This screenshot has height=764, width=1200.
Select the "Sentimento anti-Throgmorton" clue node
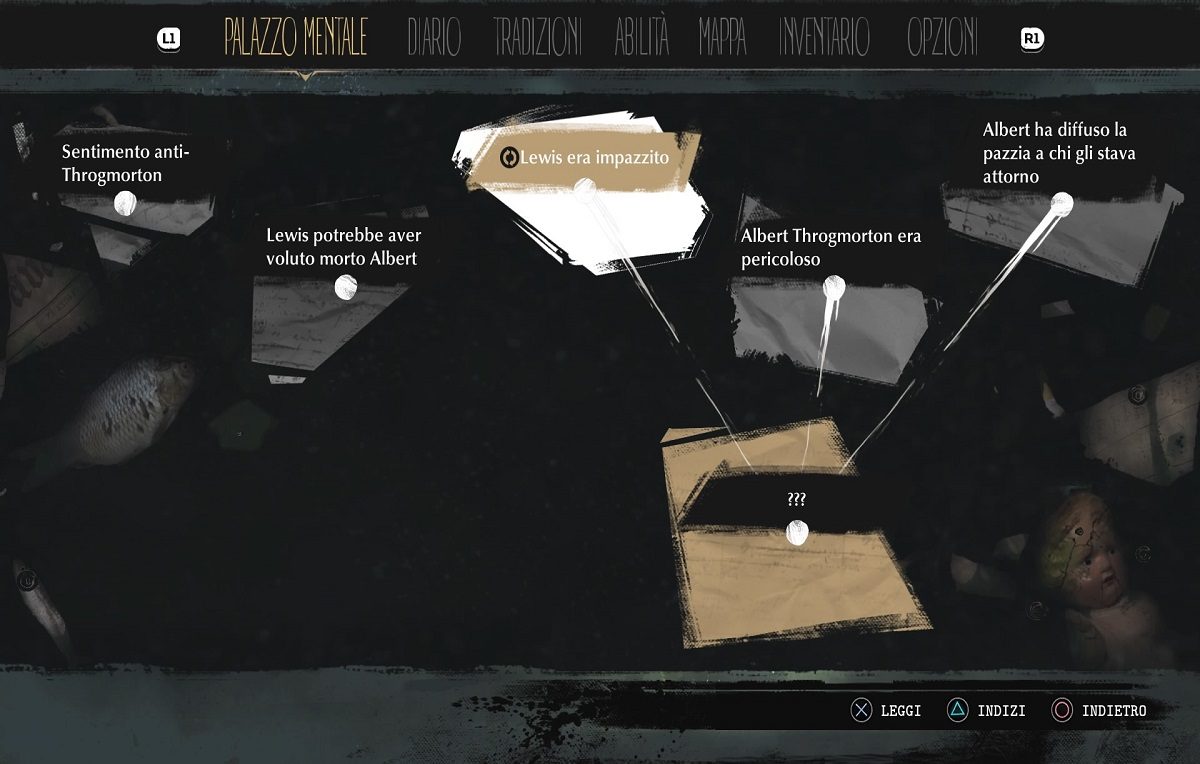click(x=125, y=203)
